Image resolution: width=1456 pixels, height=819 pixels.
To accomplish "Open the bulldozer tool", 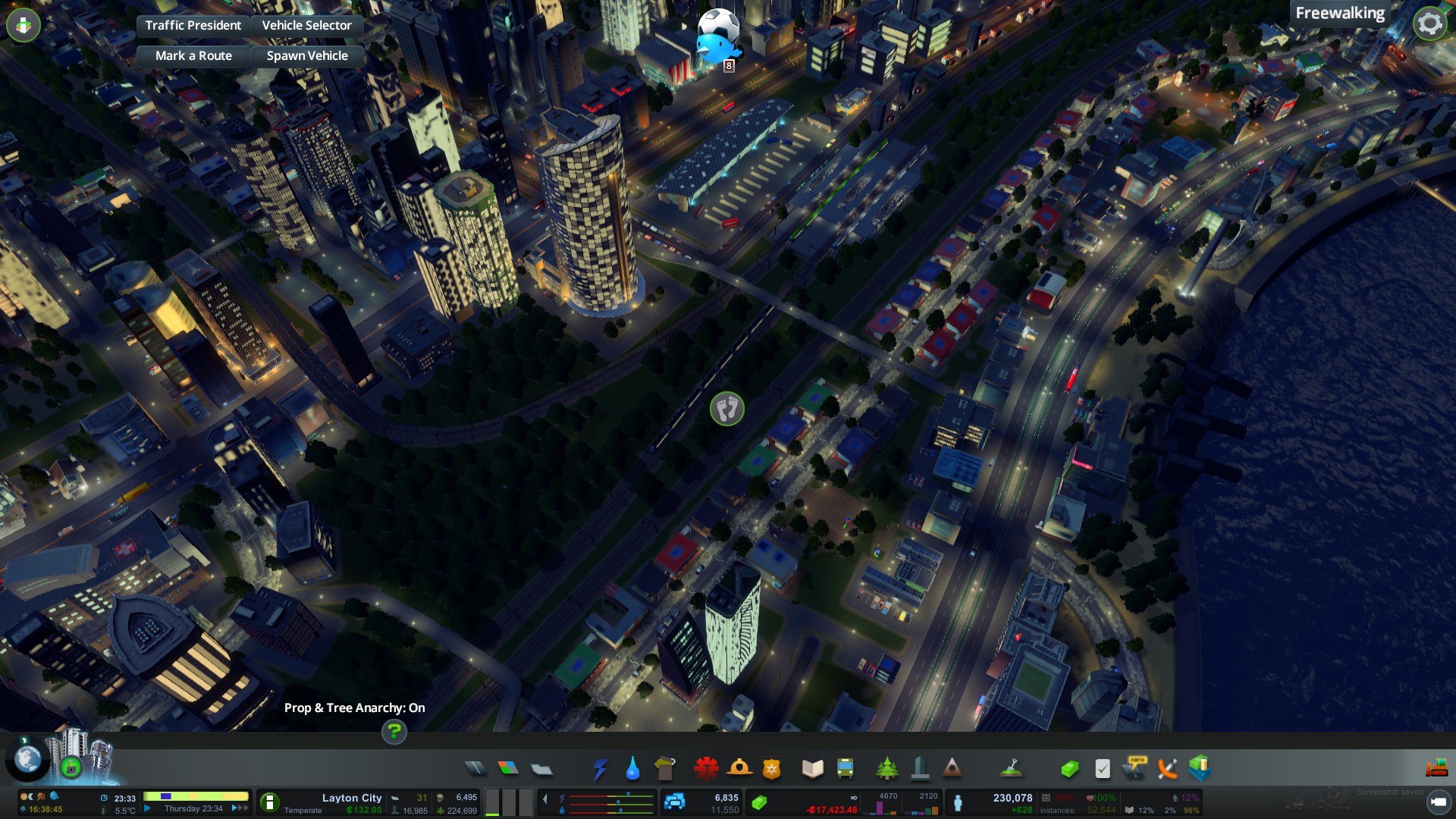I will pyautogui.click(x=1436, y=769).
